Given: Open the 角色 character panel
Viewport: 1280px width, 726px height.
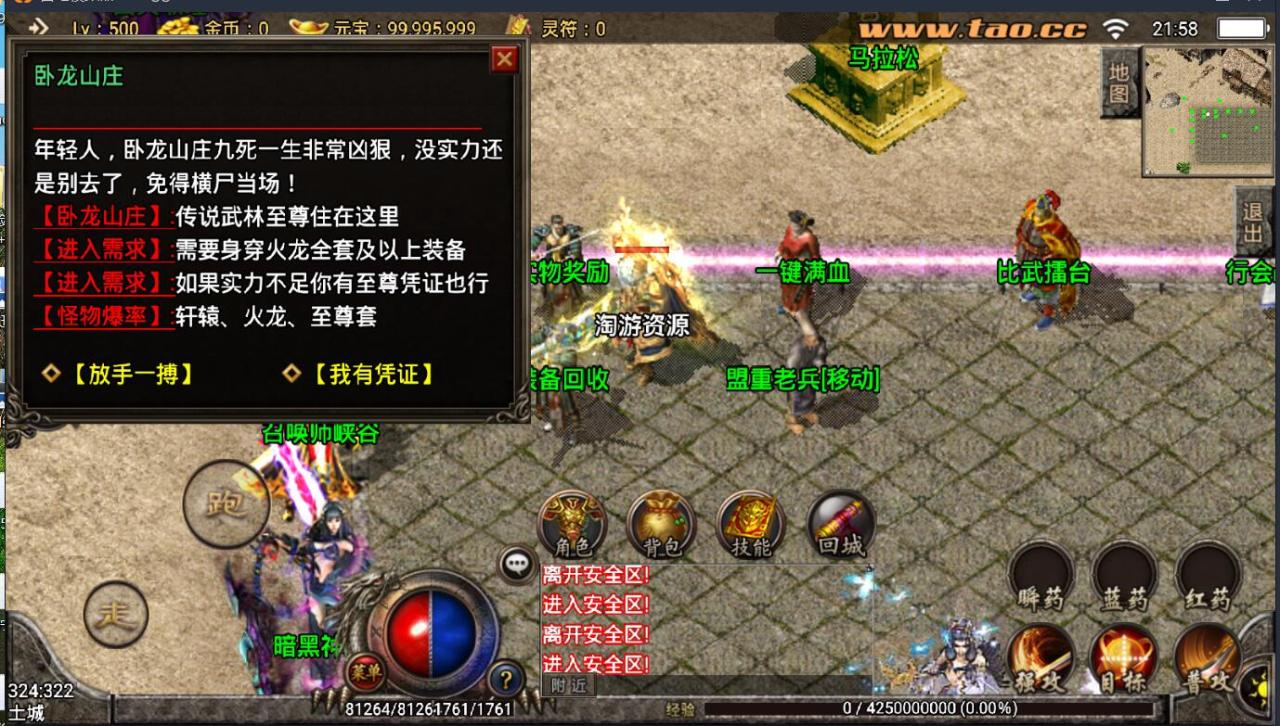Looking at the screenshot, I should 572,523.
